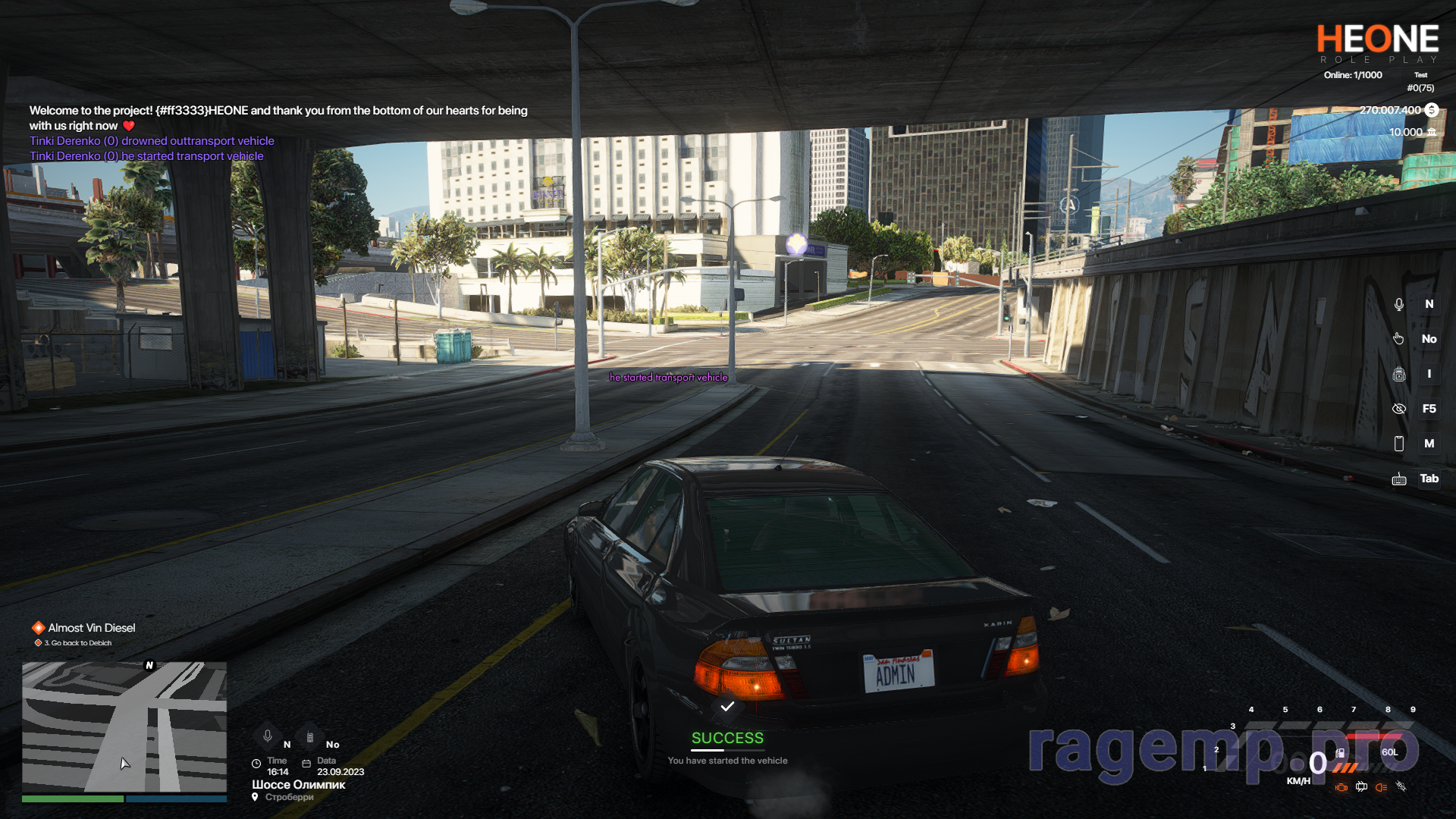Select the Almost Vin Diesel quest tracker
The width and height of the screenshot is (1456, 819).
(x=91, y=628)
